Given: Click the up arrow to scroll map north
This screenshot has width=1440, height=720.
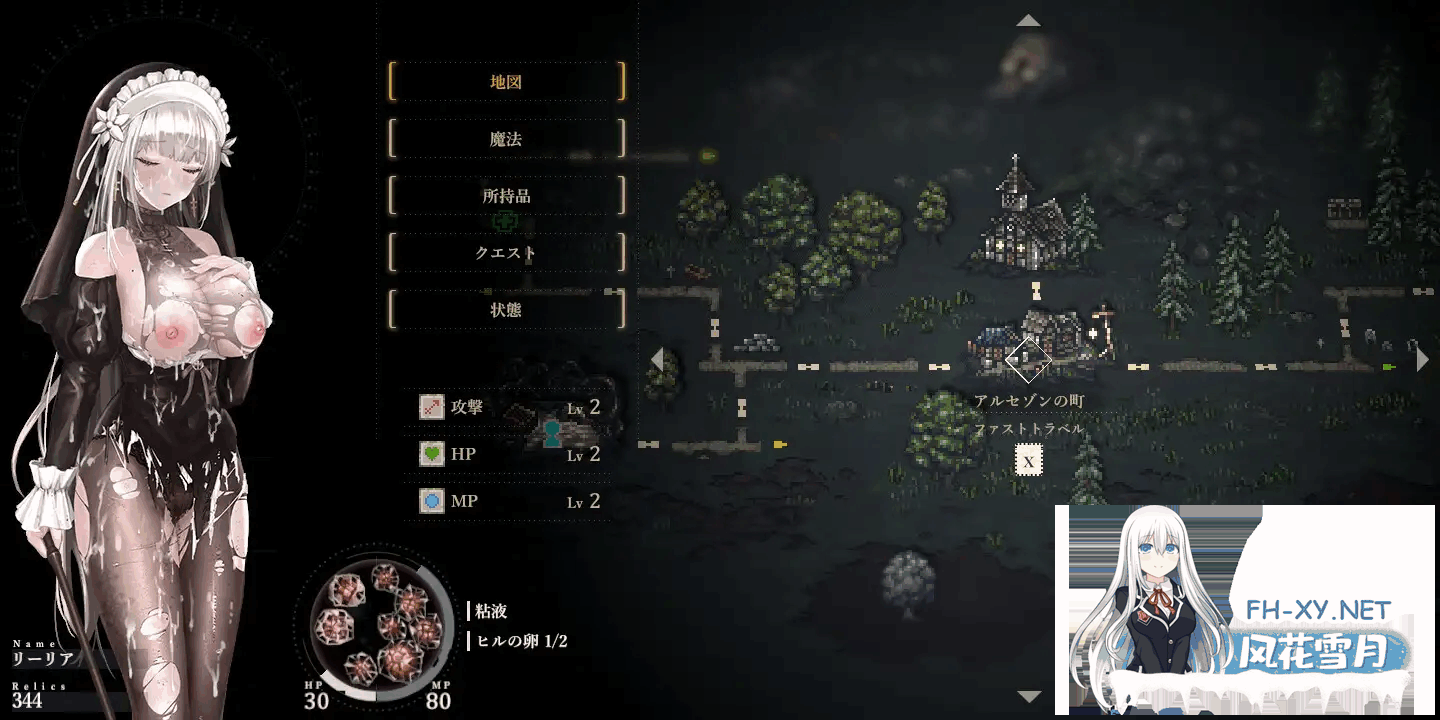Looking at the screenshot, I should tap(1028, 18).
